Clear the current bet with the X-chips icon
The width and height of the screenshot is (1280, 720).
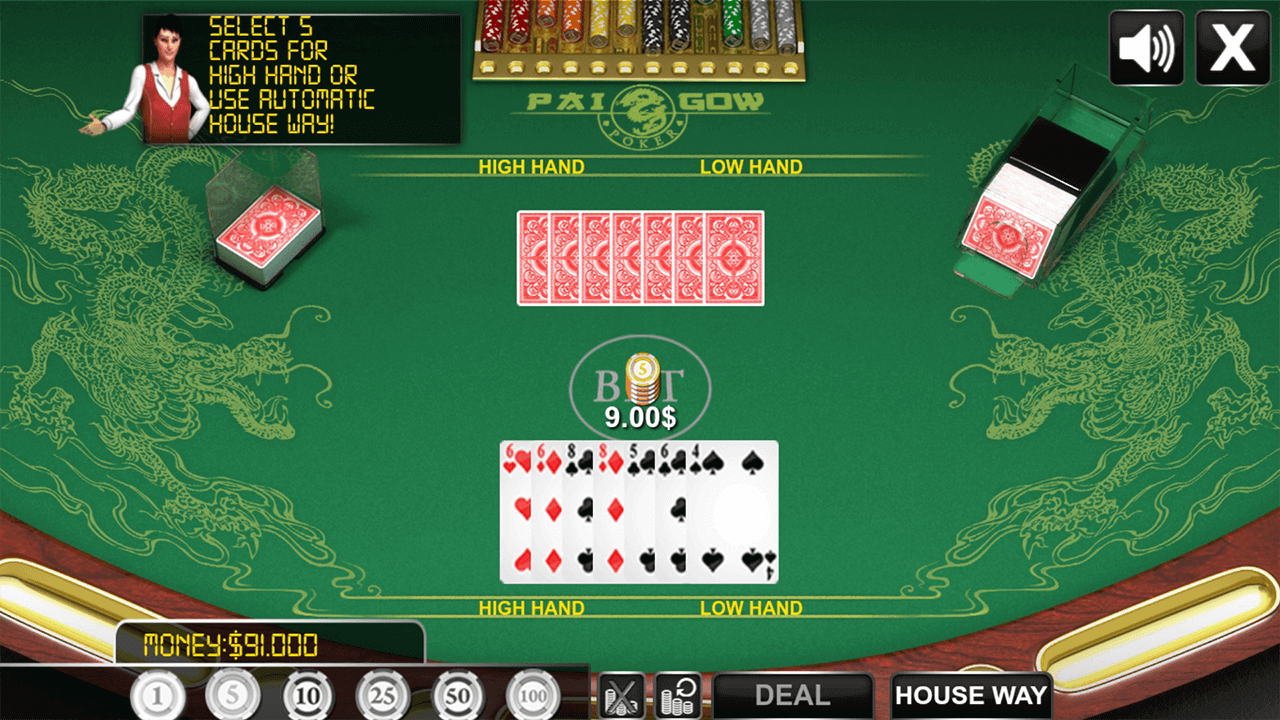point(622,695)
